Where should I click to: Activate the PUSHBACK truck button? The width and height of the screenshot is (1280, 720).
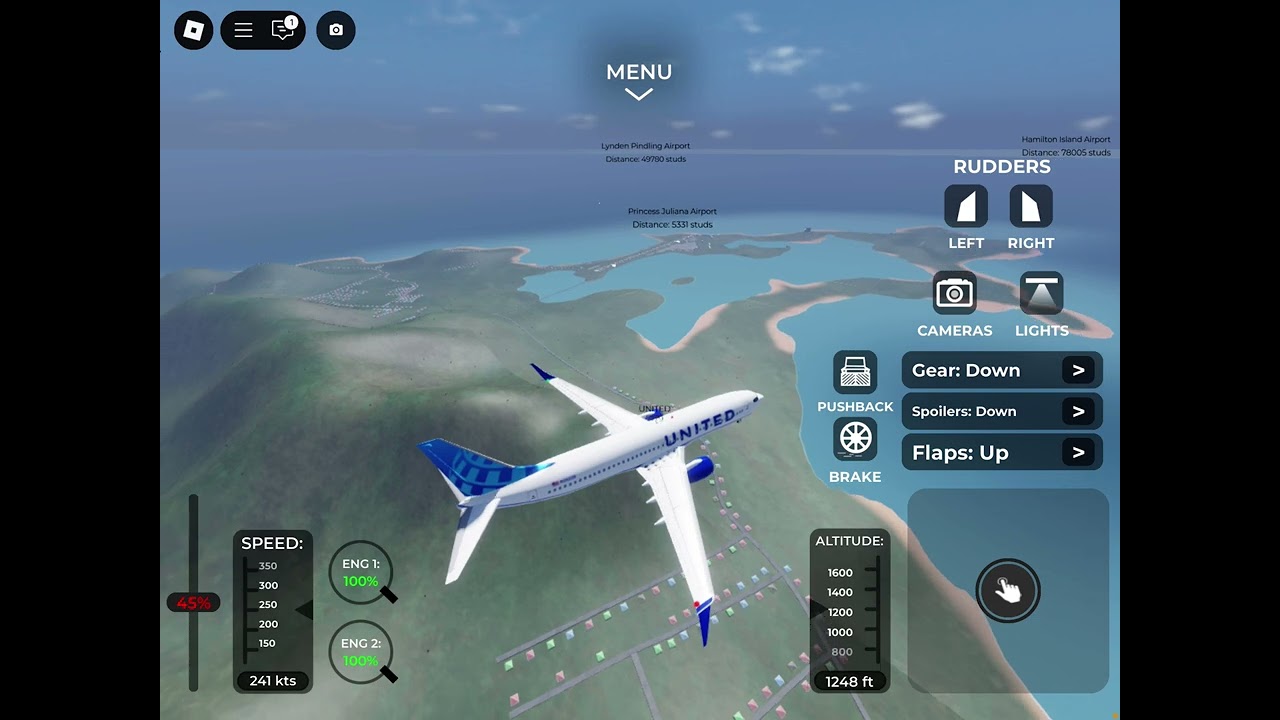click(855, 373)
